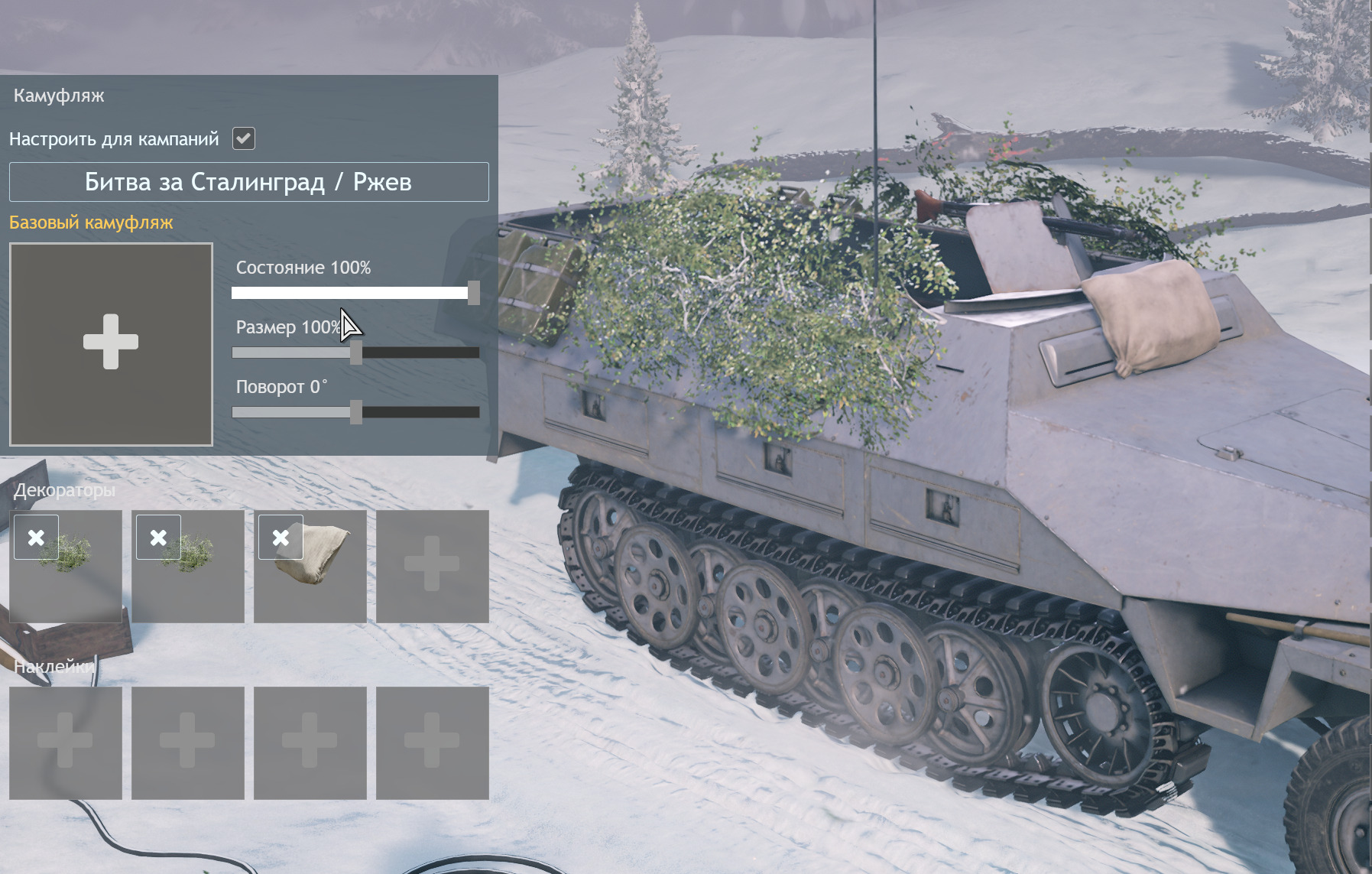Adjust the "Размер" size slider
The height and width of the screenshot is (874, 1372).
click(x=355, y=353)
